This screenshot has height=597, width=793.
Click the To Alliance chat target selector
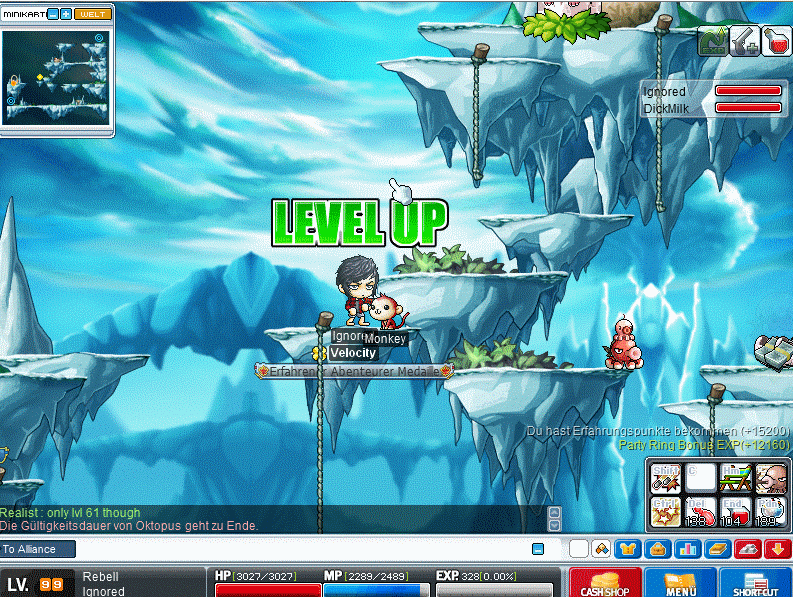[38, 549]
